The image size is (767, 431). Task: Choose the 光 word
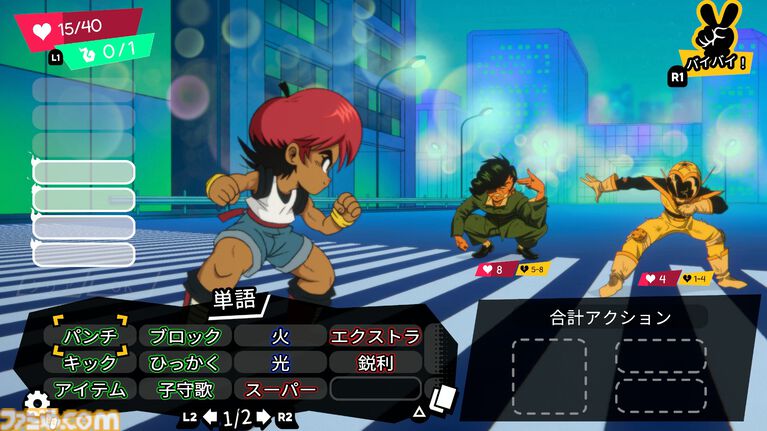281,362
